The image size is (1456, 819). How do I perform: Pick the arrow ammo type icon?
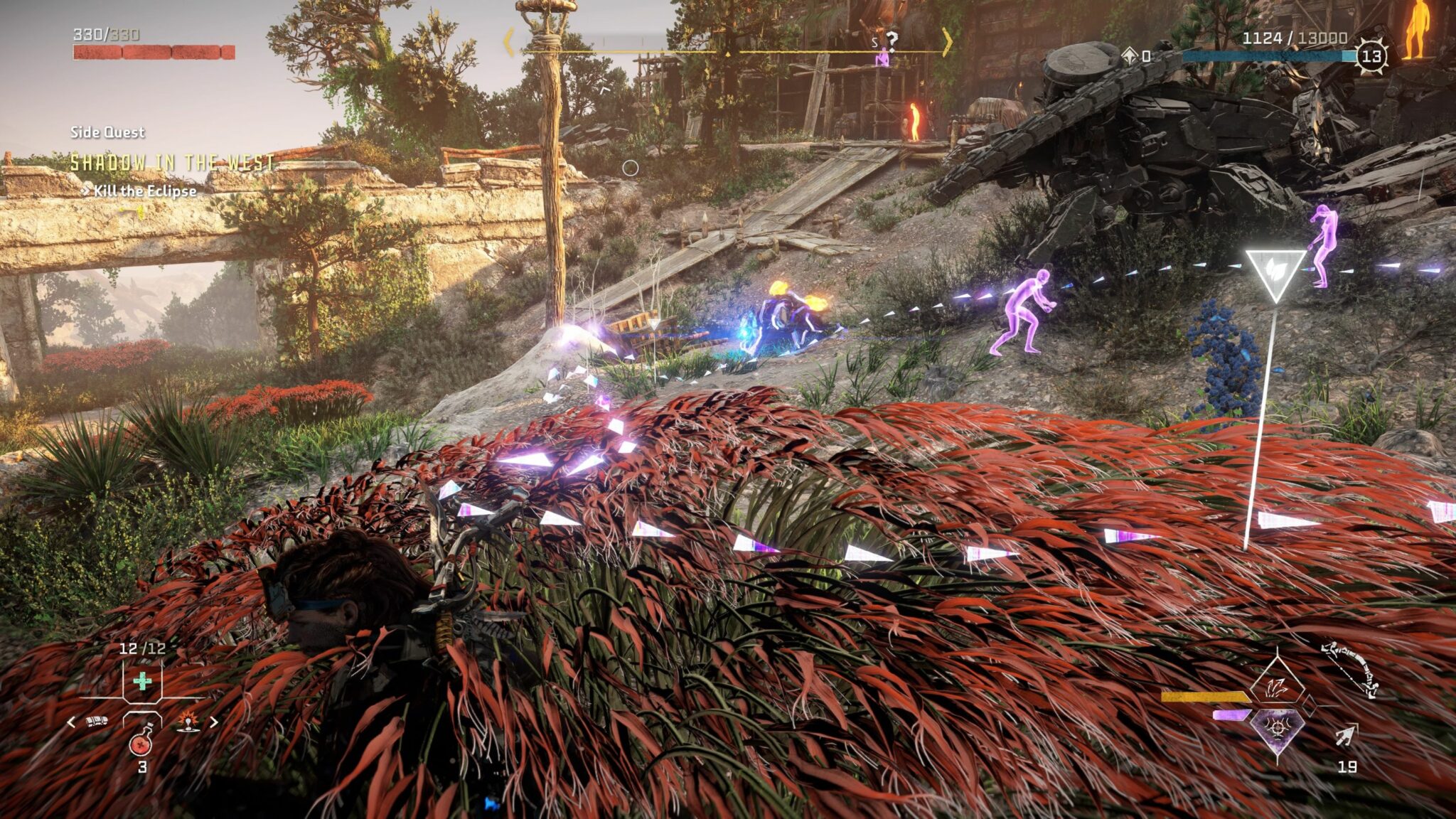pyautogui.click(x=1347, y=736)
